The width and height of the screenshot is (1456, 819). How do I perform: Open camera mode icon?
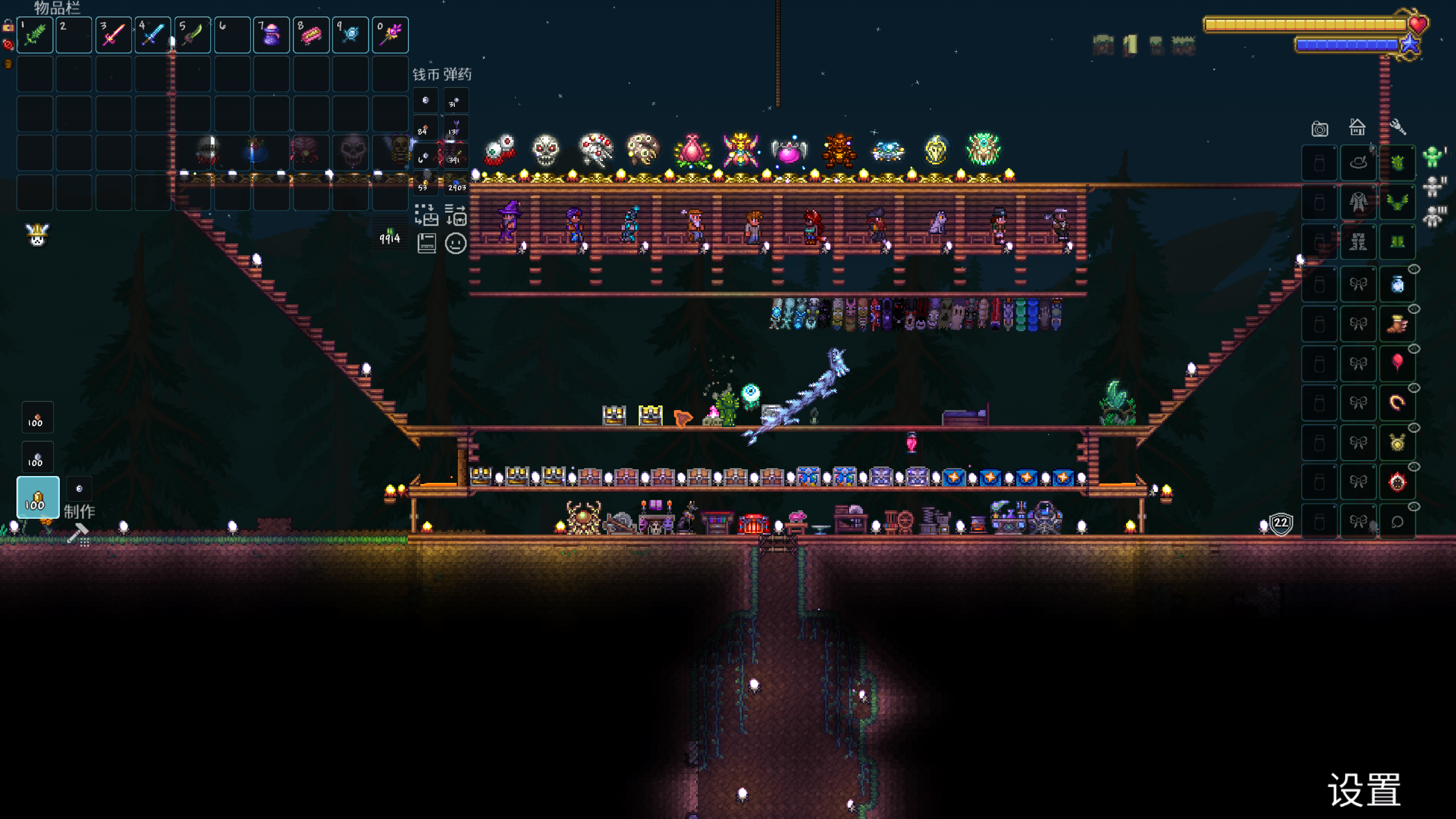tap(1319, 129)
